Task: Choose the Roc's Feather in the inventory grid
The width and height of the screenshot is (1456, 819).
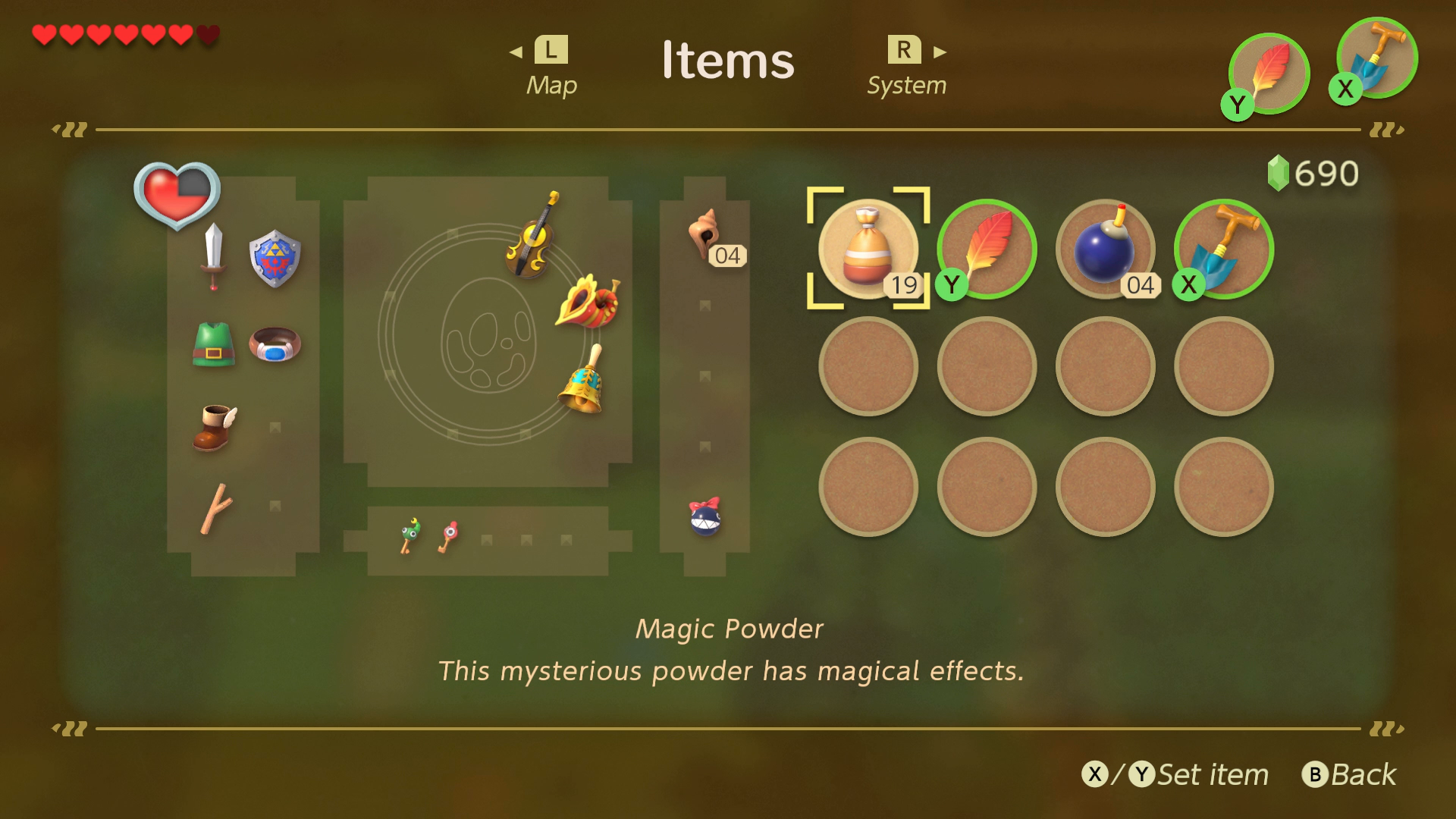Action: 987,249
